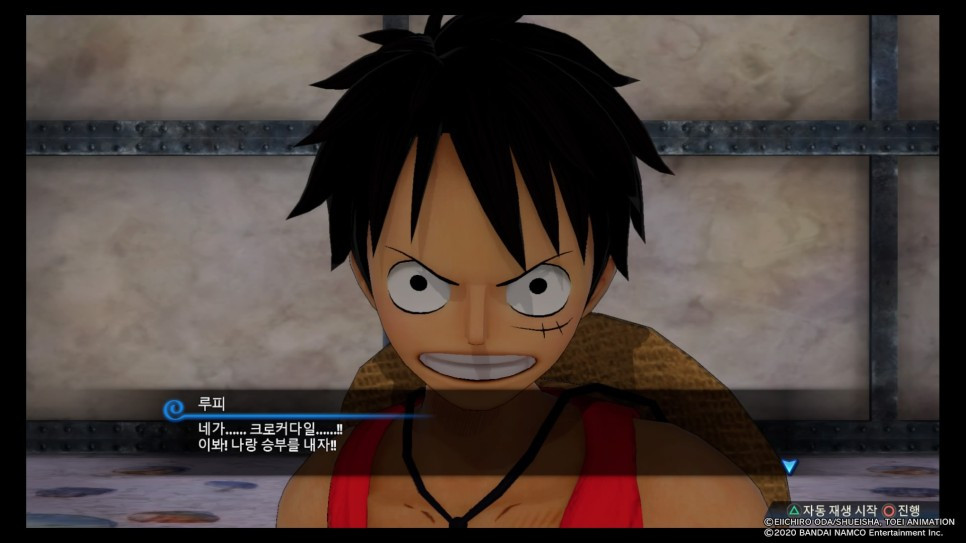Advance dialogue with the blue arrow indicator
Screen dimensions: 966x543
(x=789, y=466)
